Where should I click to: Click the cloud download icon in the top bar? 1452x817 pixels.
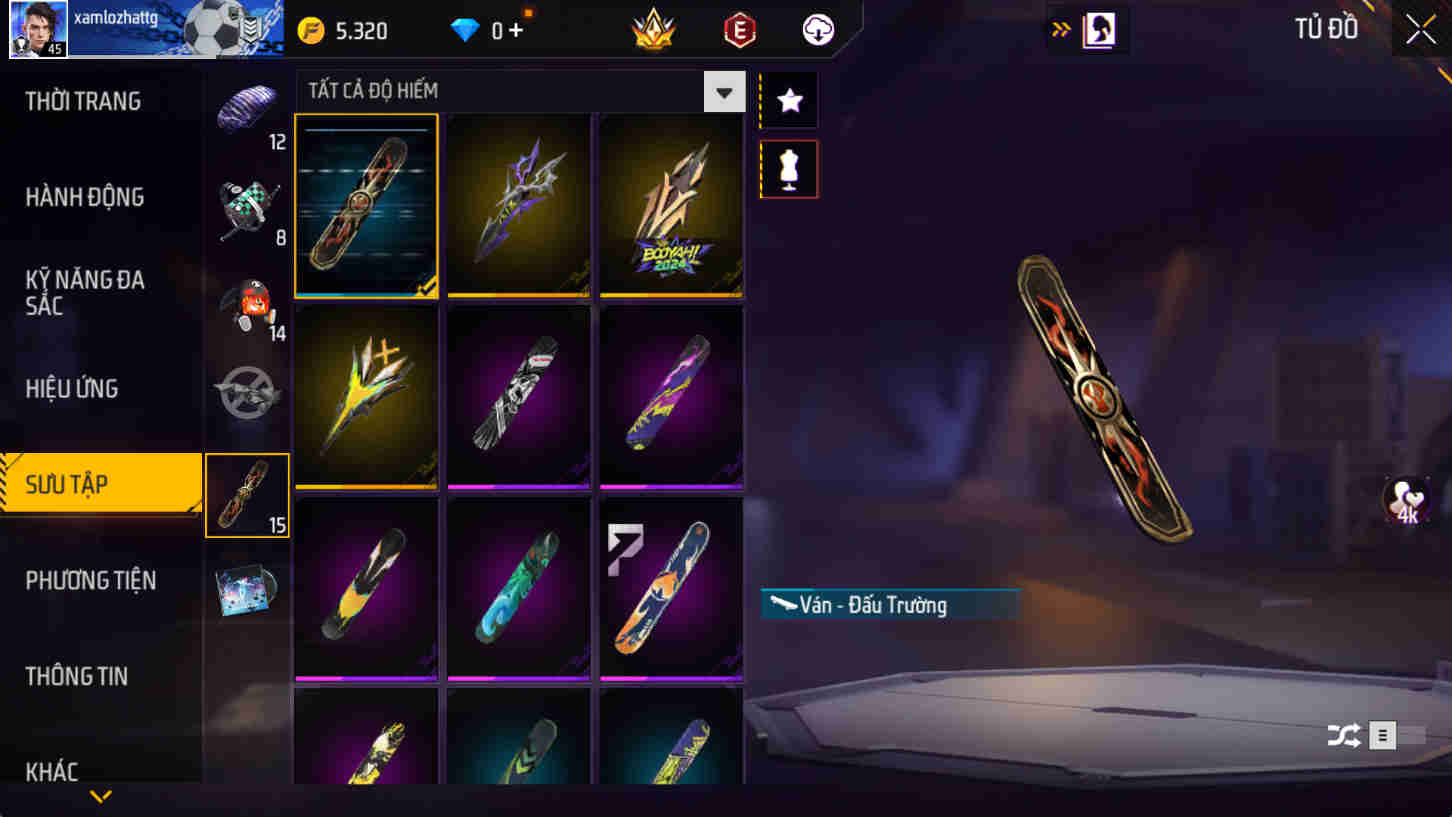[x=817, y=29]
